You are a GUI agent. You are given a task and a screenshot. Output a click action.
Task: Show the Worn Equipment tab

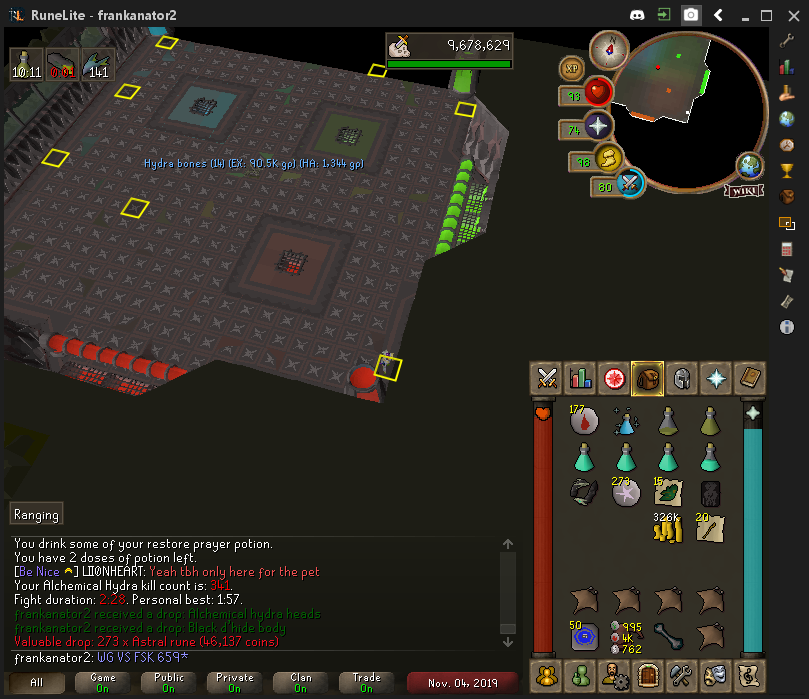pos(681,378)
